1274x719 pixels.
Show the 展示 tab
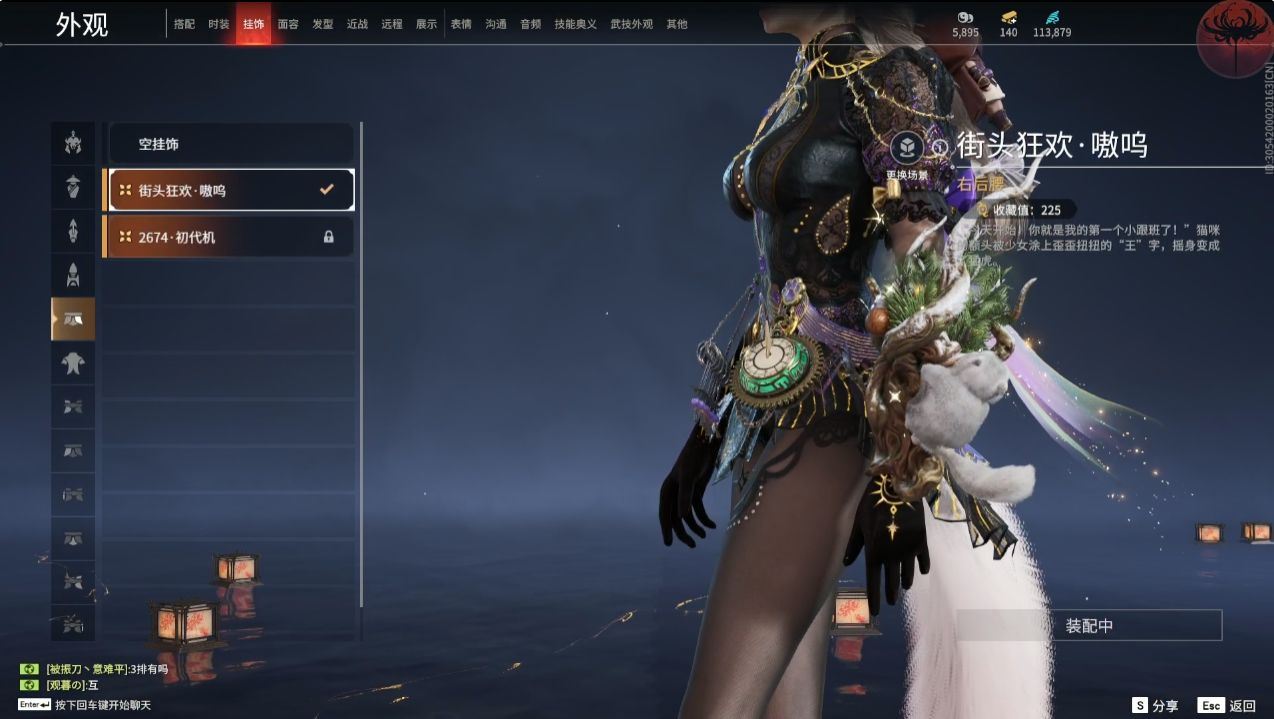[x=426, y=24]
